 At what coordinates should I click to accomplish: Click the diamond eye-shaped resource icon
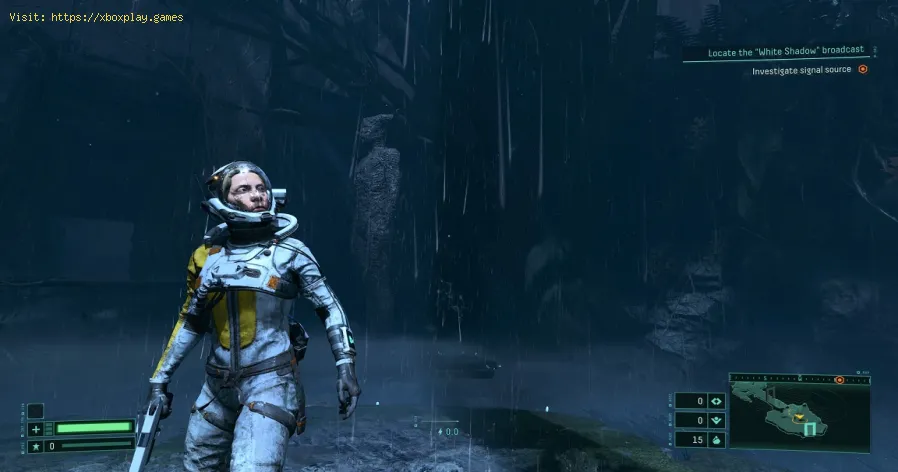(715, 401)
